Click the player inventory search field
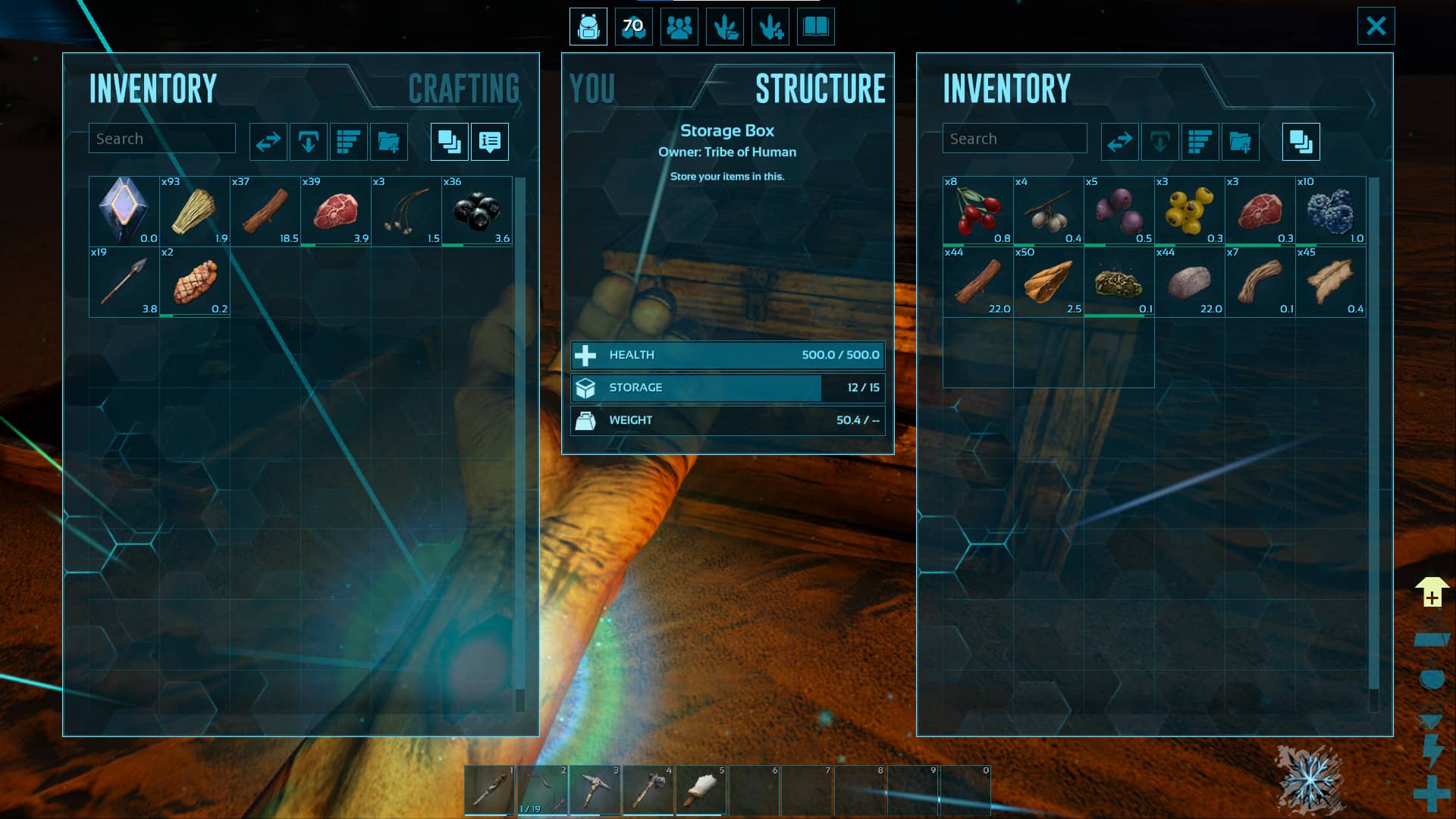This screenshot has height=819, width=1456. tap(162, 139)
